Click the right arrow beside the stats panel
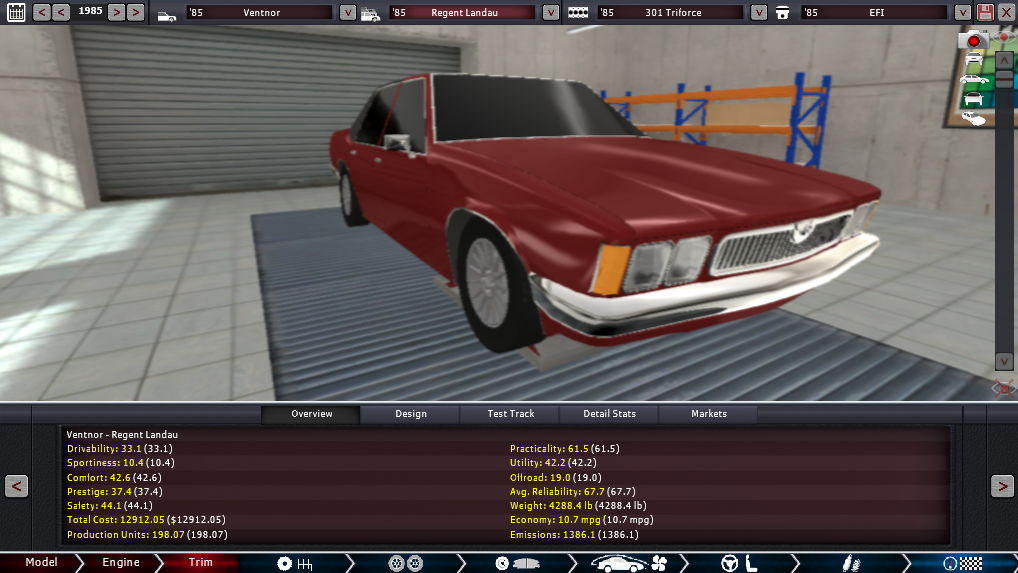 coord(1001,486)
